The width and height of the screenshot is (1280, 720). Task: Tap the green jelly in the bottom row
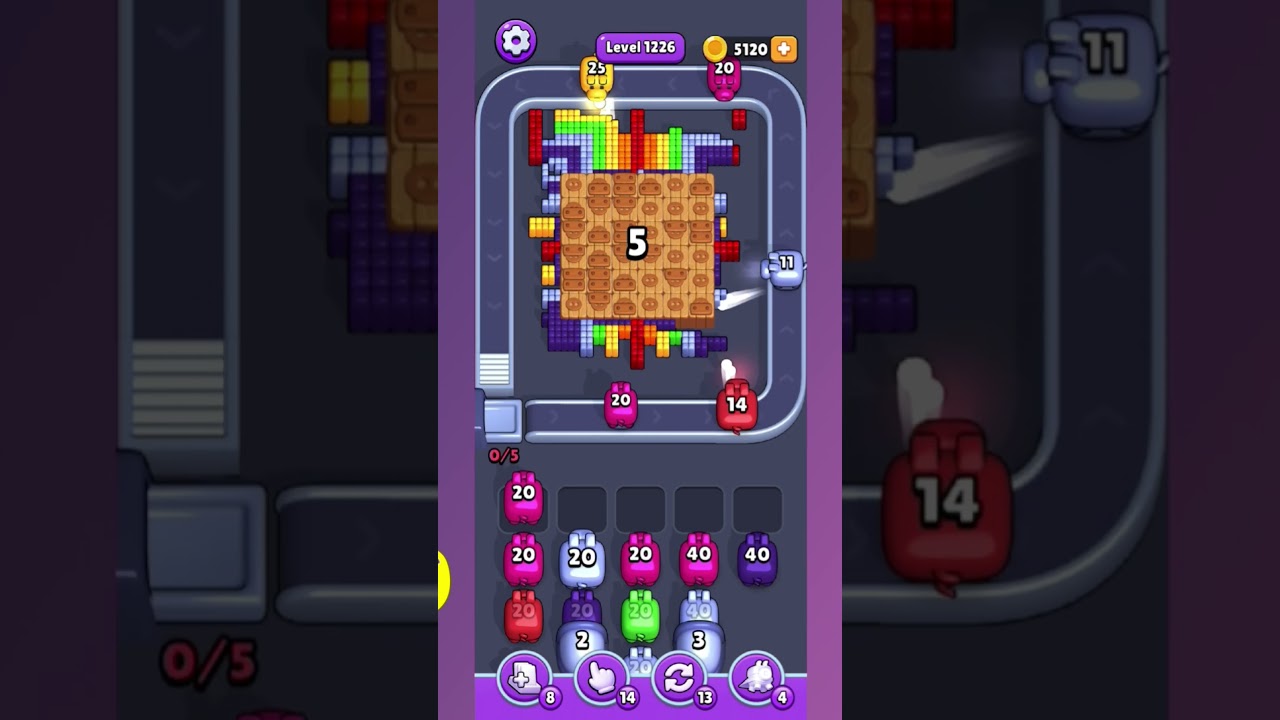pos(639,618)
